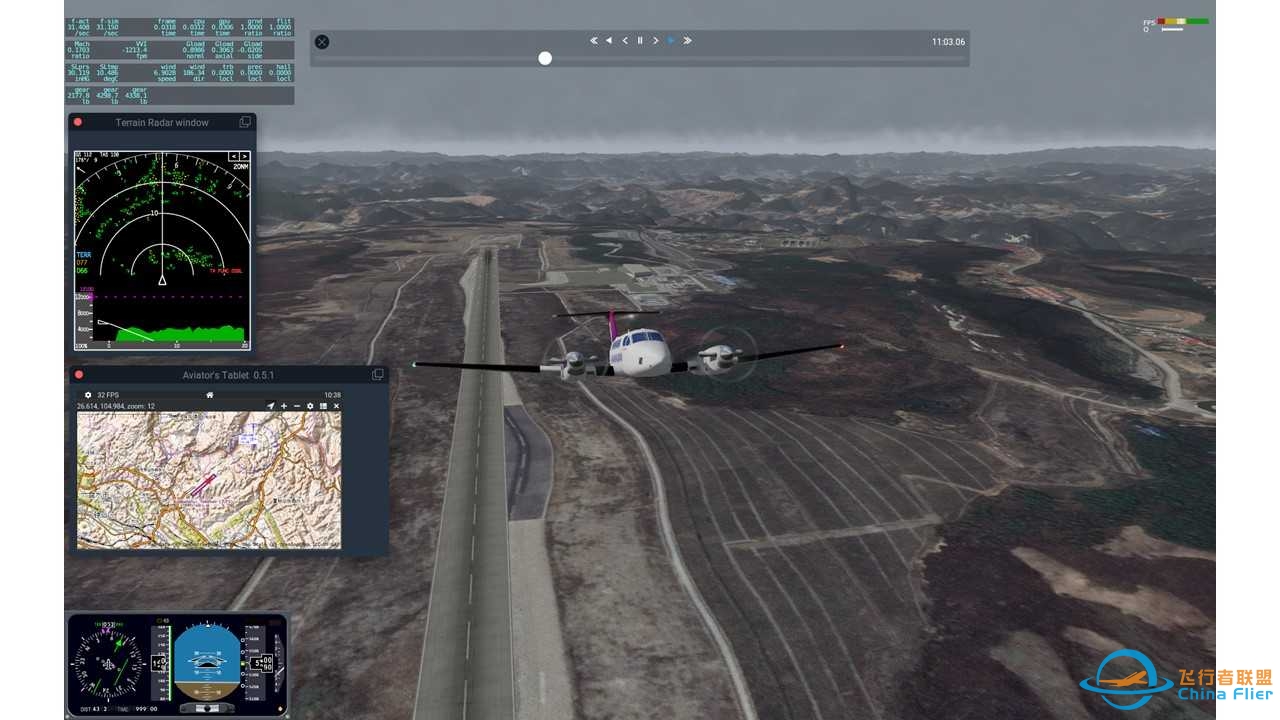Fast rewind the replay with double-left arrows
The image size is (1280, 720).
pyautogui.click(x=594, y=41)
